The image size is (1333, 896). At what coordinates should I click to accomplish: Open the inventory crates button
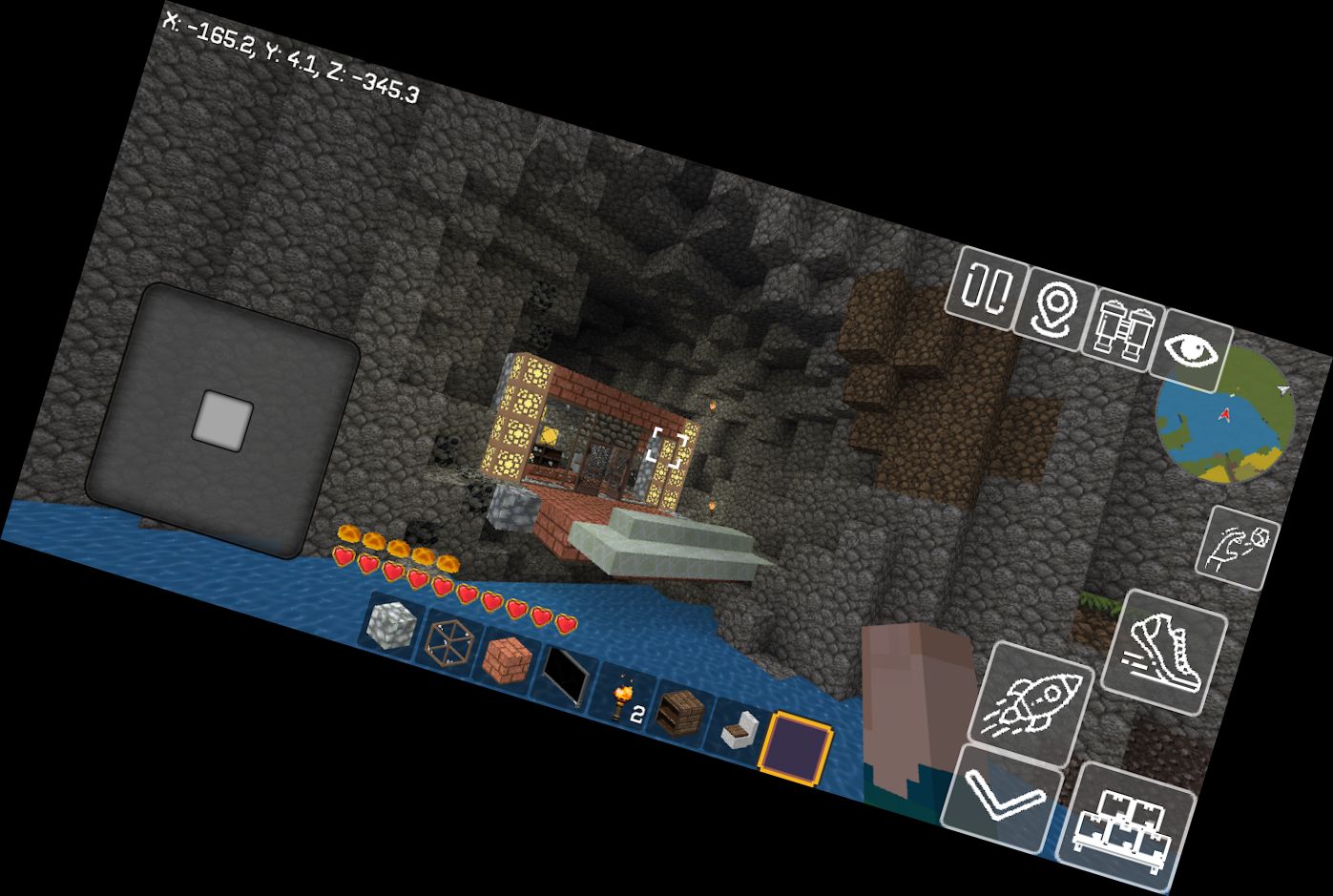[1126, 822]
